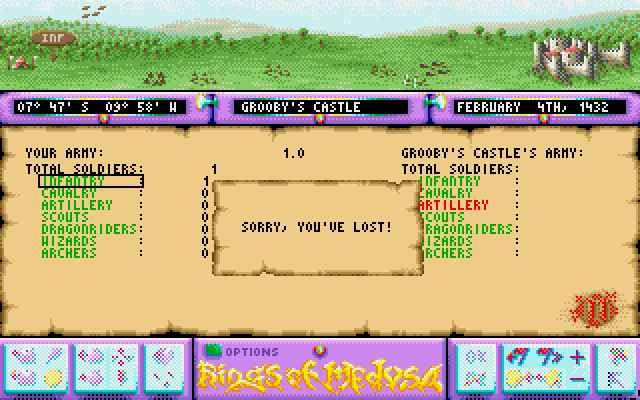The image size is (640, 400).
Task: Select Infantry in your army list
Action: coord(72,181)
